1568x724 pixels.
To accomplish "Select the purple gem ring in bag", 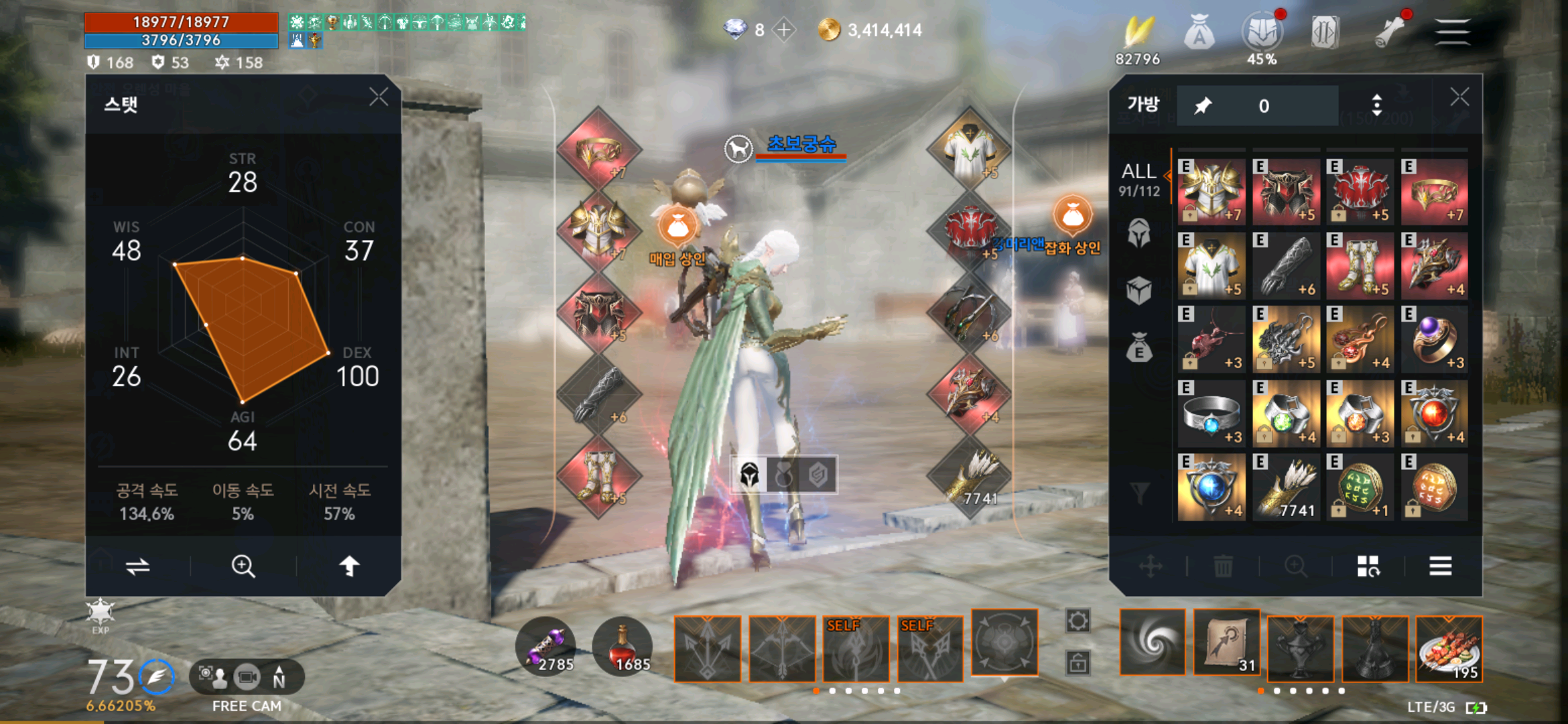I will (1434, 339).
